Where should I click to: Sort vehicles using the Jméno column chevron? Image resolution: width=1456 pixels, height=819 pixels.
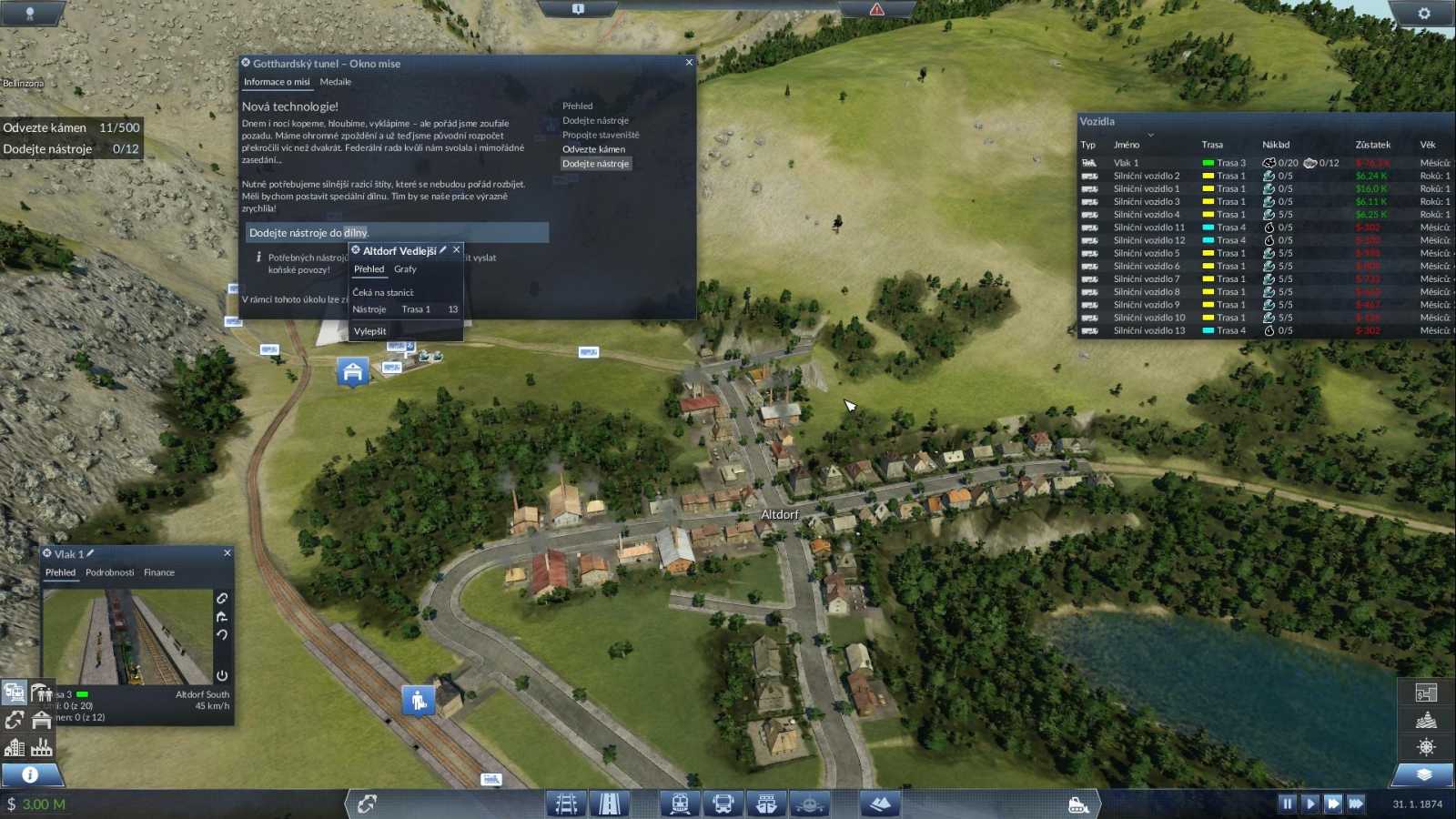[1150, 135]
